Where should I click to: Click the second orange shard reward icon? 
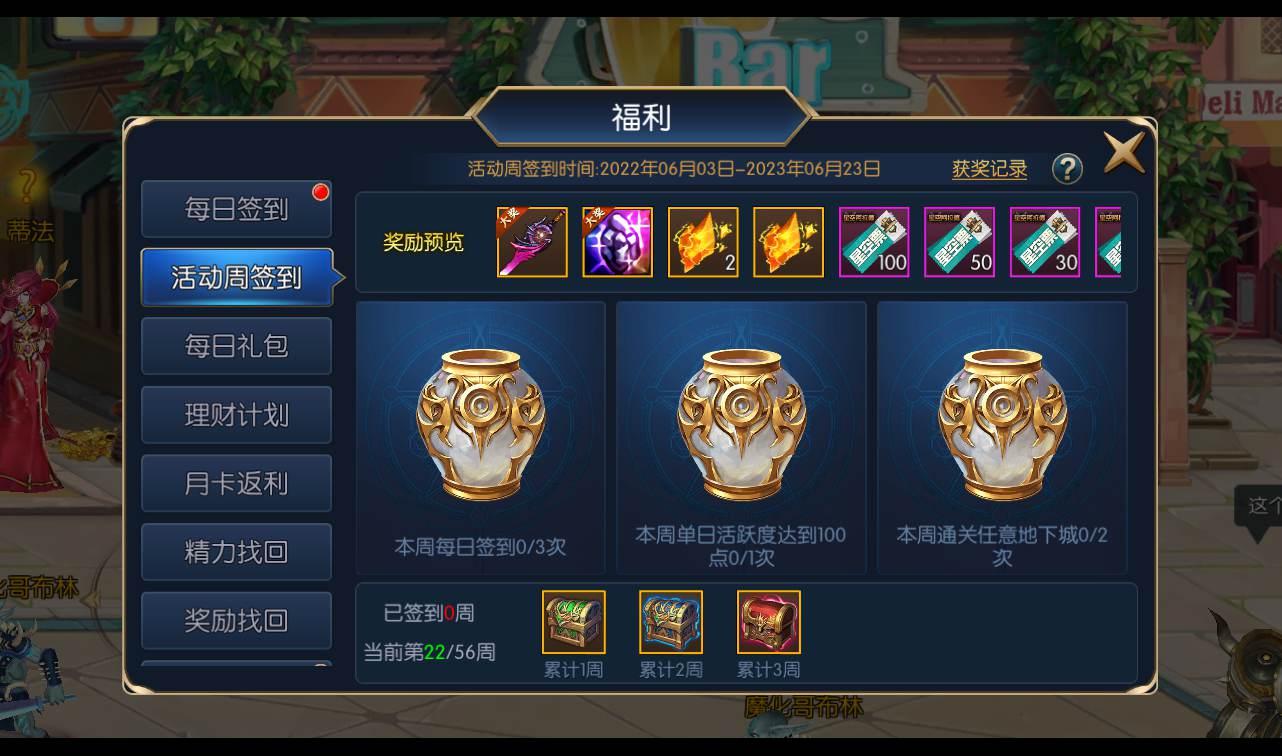(788, 241)
